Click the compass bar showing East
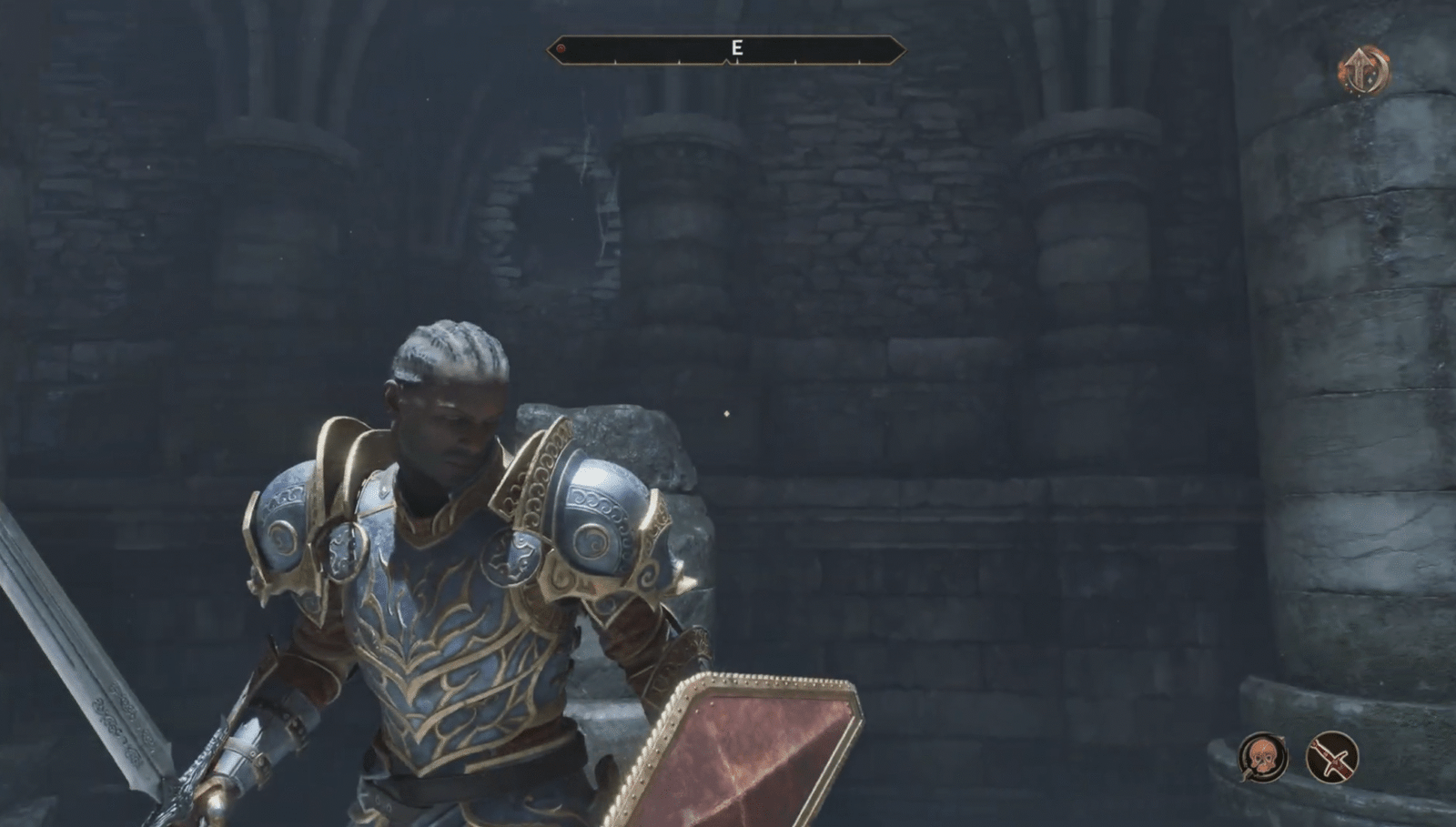The height and width of the screenshot is (827, 1456). 726,49
